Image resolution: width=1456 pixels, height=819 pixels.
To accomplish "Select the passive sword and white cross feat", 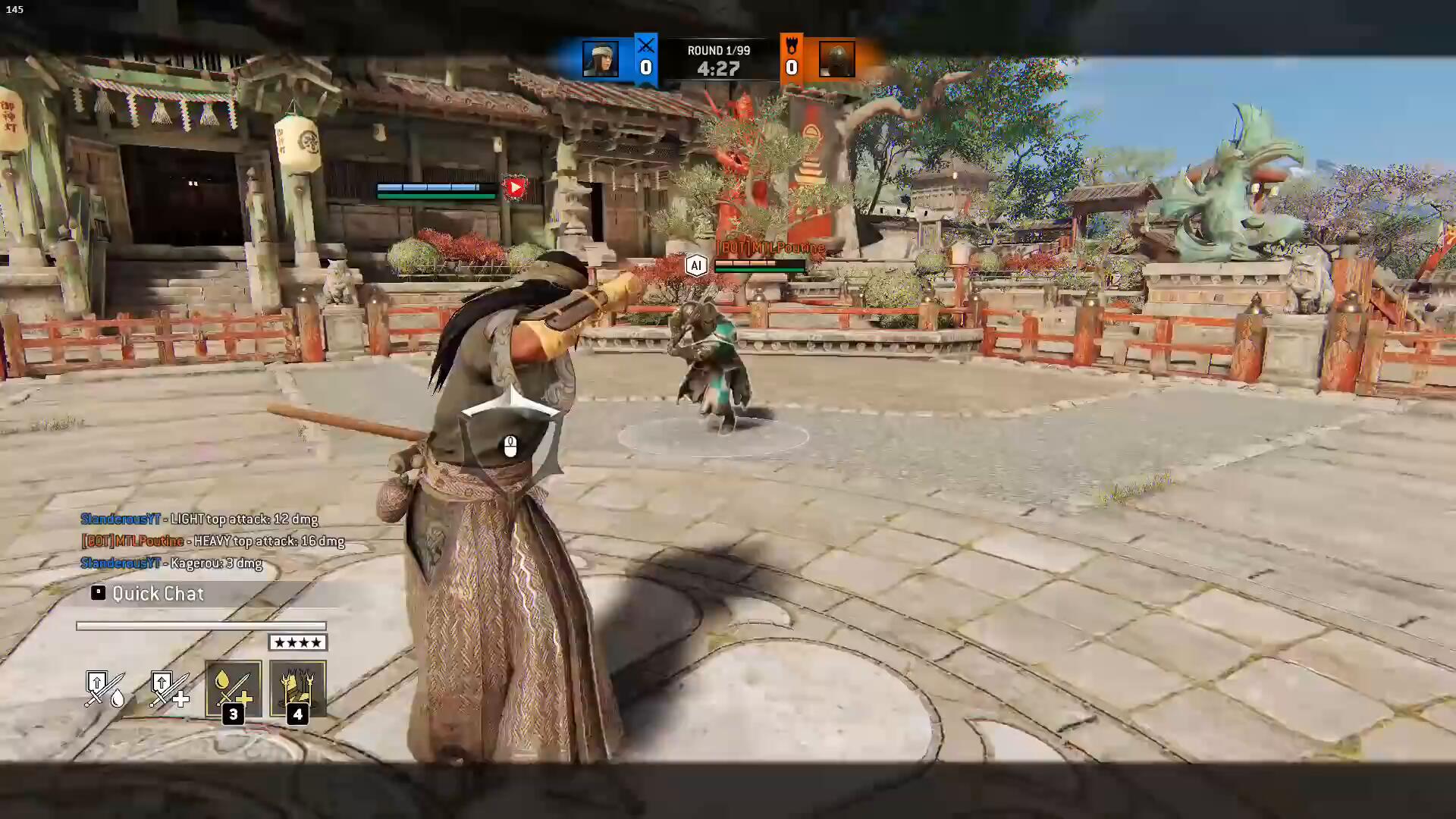I will (x=169, y=689).
